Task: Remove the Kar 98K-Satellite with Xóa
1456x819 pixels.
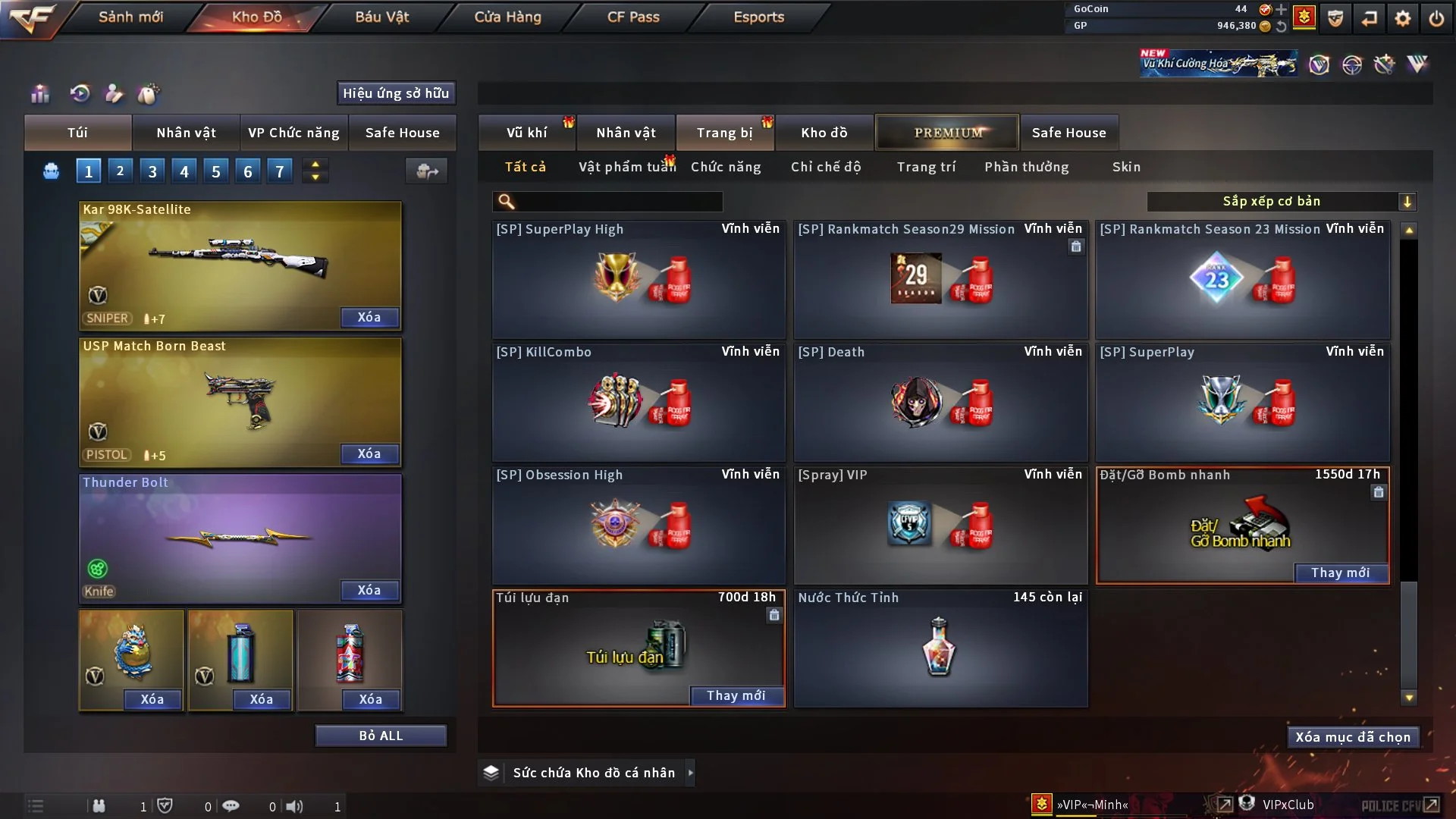Action: [369, 317]
